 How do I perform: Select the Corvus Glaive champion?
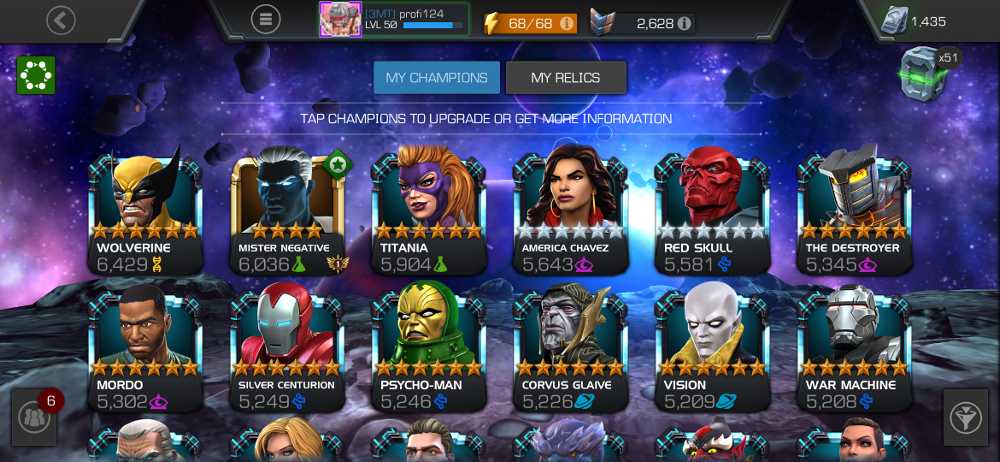click(x=571, y=348)
